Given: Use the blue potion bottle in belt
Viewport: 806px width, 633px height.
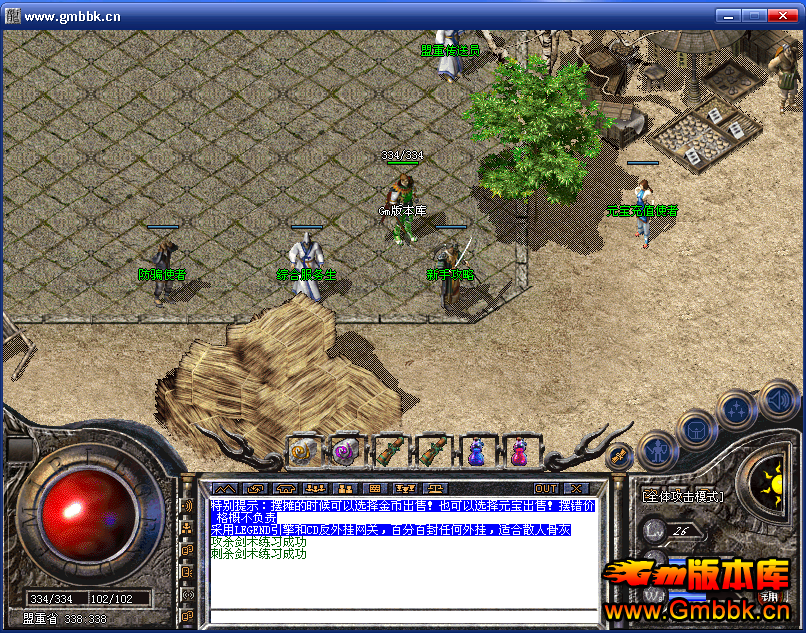Looking at the screenshot, I should pyautogui.click(x=476, y=451).
